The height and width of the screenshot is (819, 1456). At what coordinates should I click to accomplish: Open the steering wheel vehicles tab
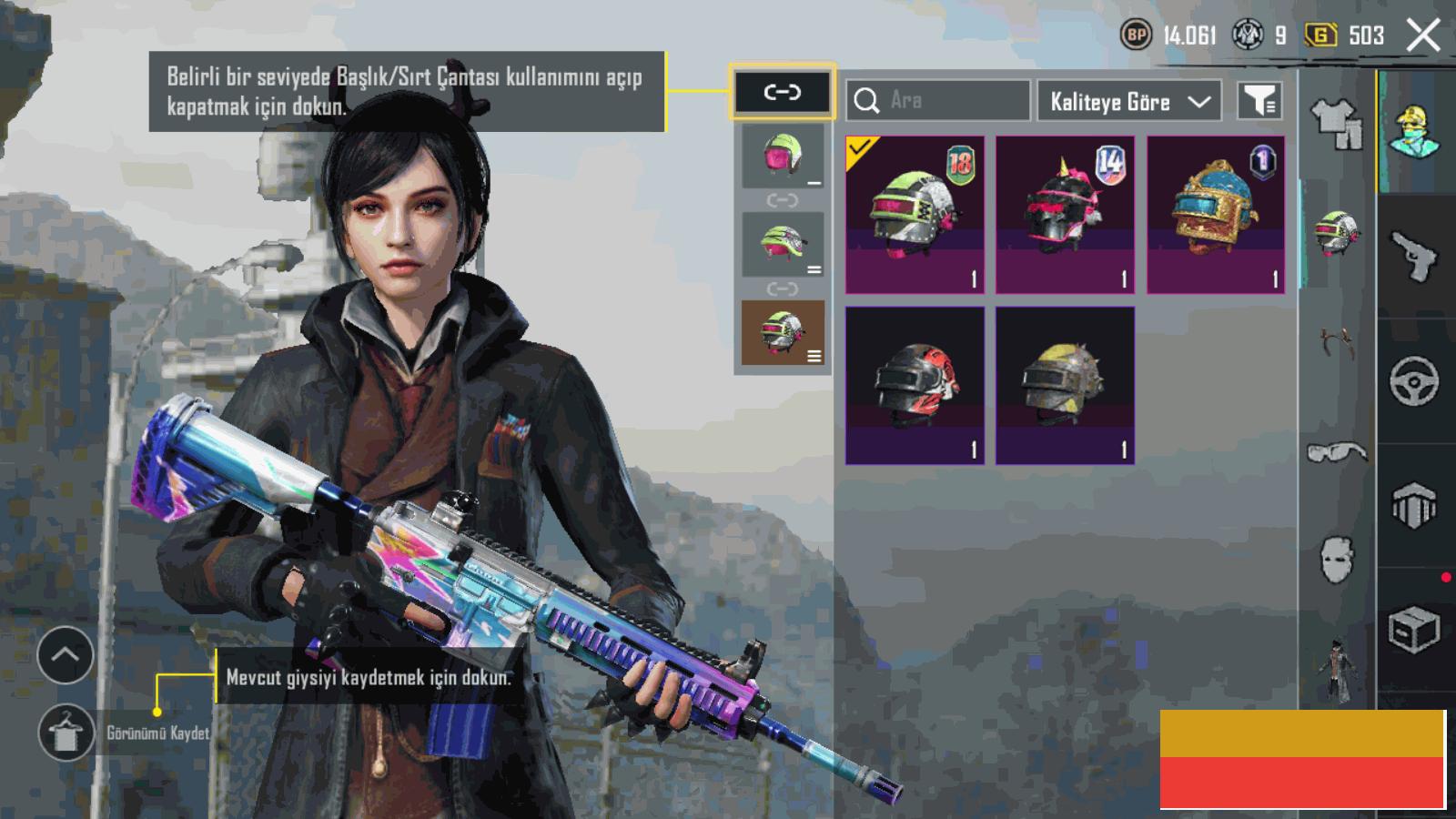pos(1414,381)
